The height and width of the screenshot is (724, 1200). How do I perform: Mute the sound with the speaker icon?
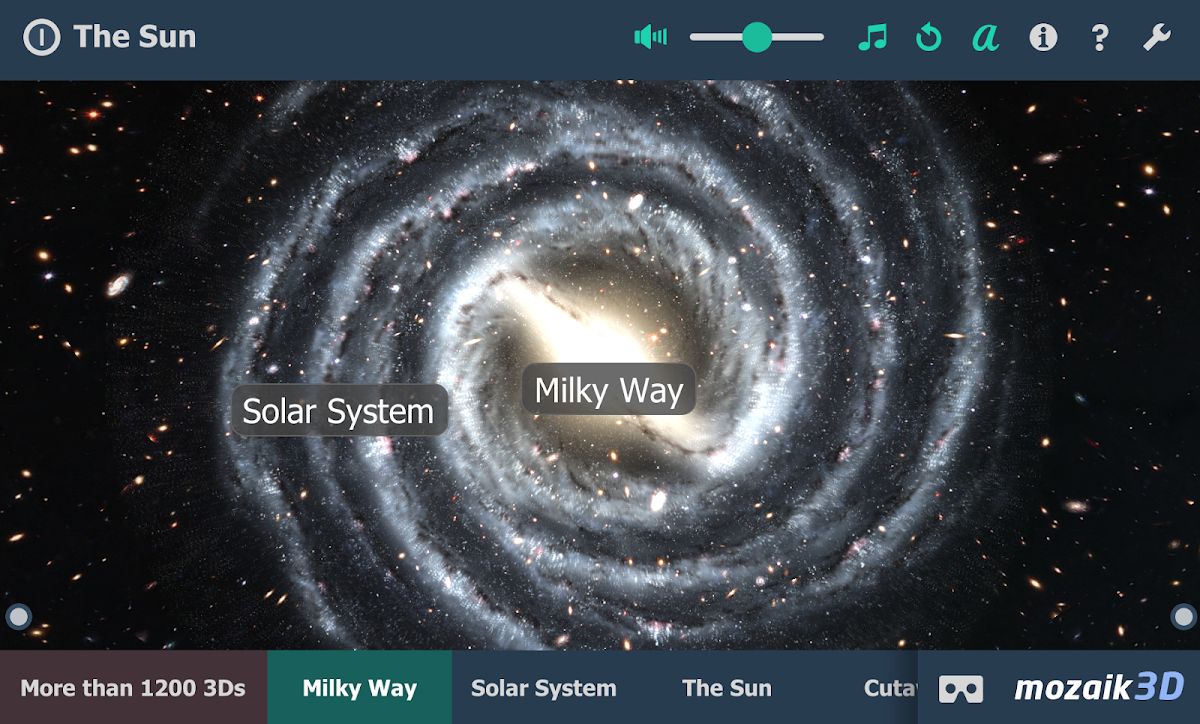[650, 38]
